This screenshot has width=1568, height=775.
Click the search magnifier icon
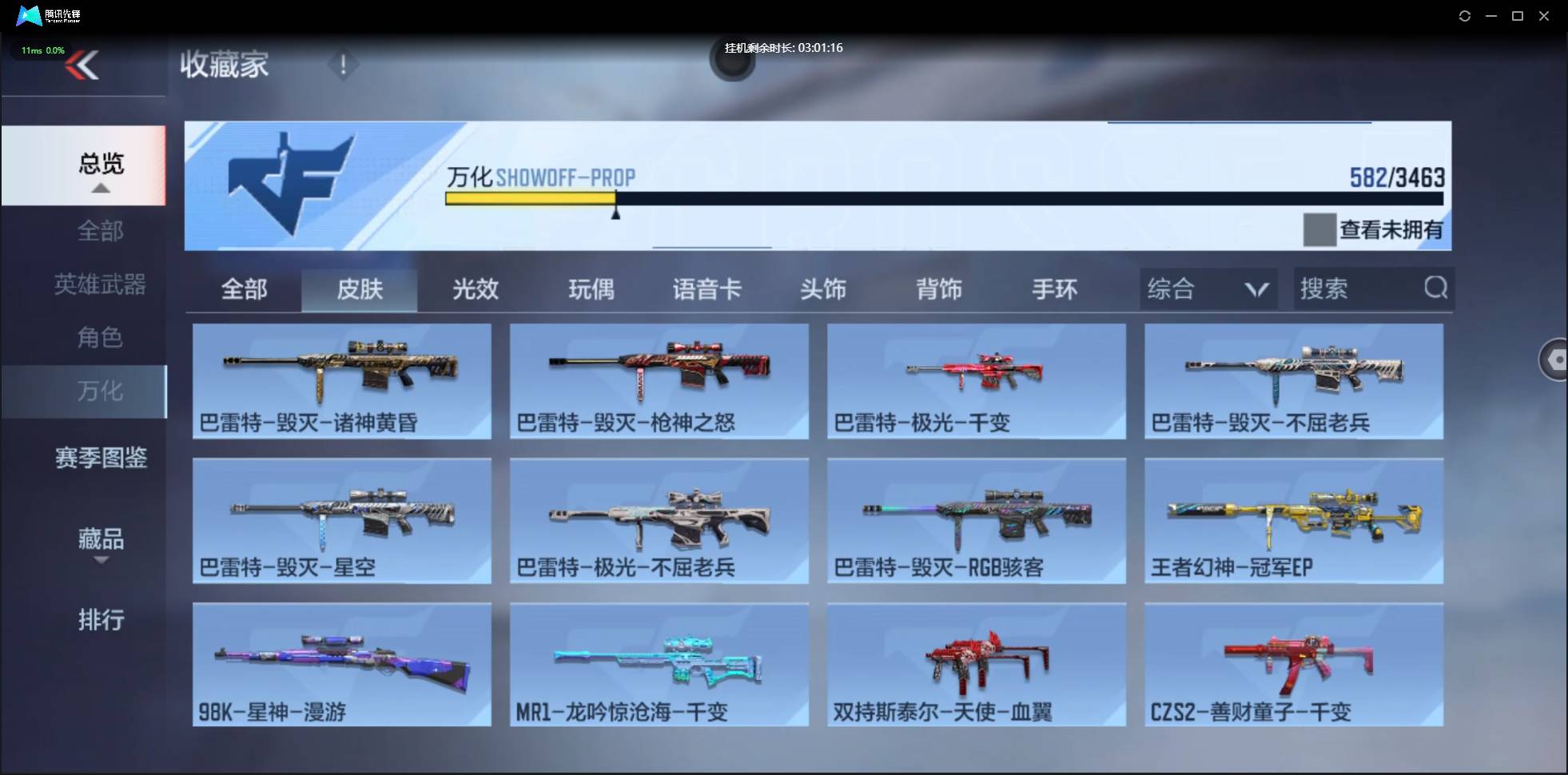[1436, 288]
